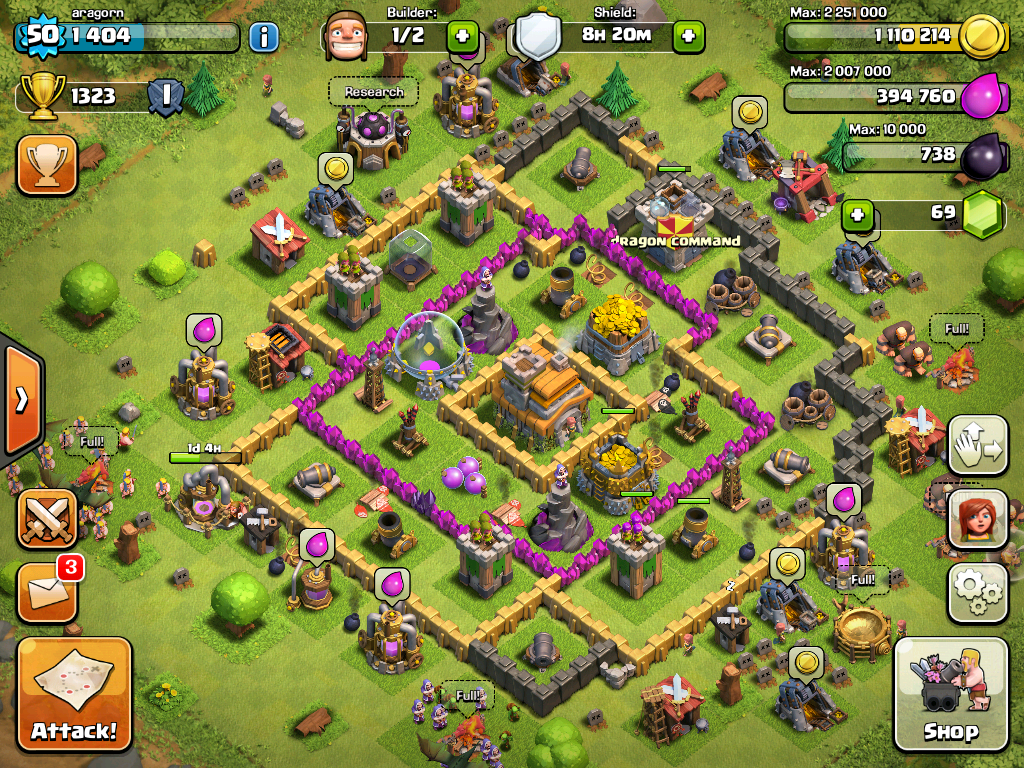Open the Research bubble above the laboratory
Viewport: 1024px width, 768px height.
(373, 92)
